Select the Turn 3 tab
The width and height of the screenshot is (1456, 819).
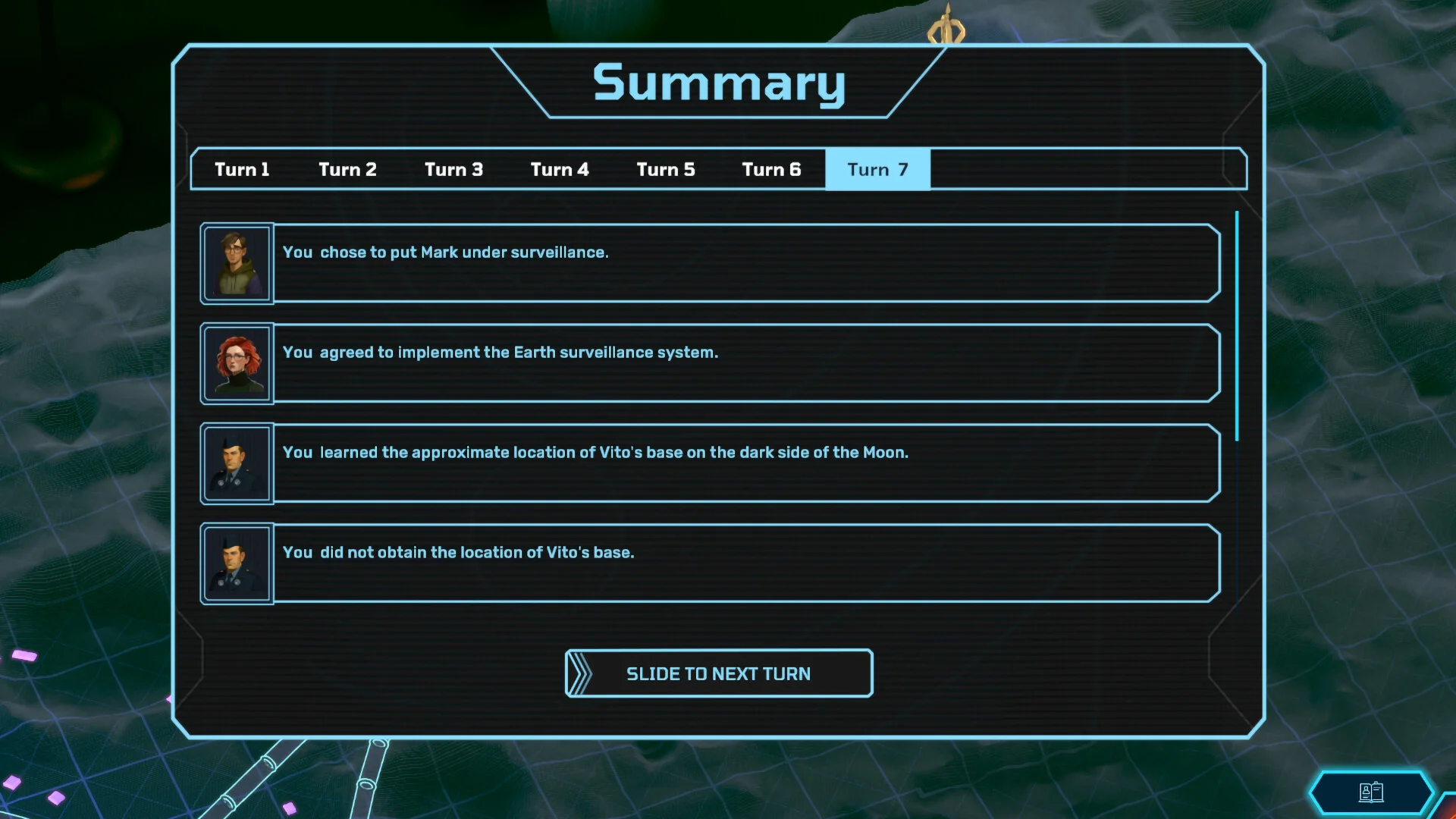(453, 169)
